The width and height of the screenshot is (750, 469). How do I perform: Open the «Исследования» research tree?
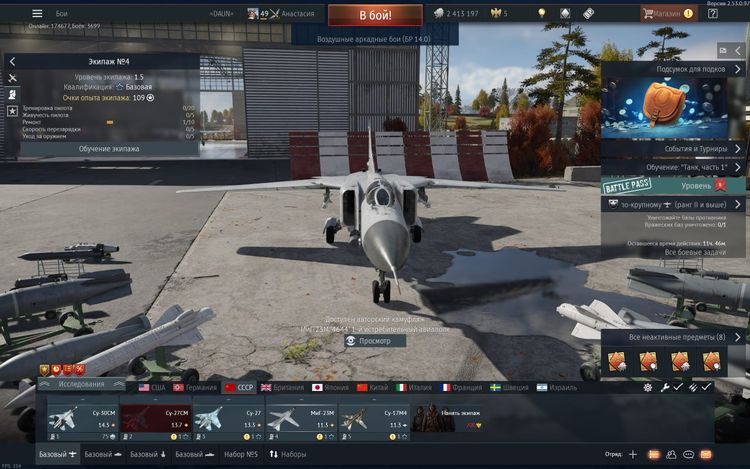pos(81,384)
